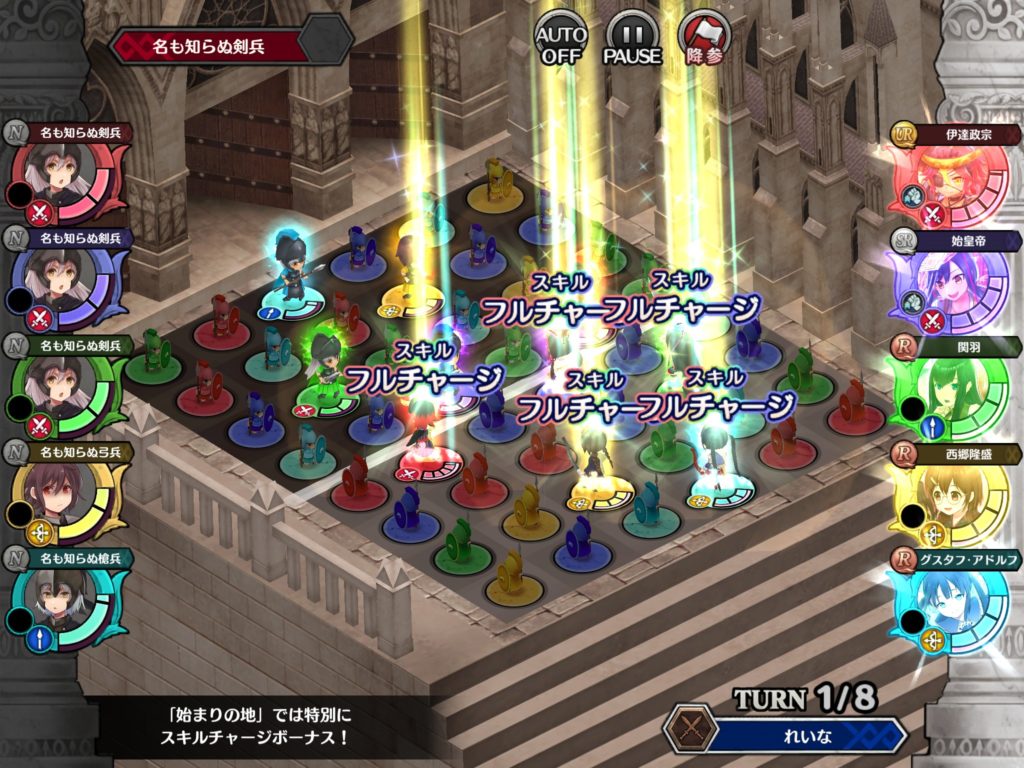Surrender using the 降参 flag button

(x=705, y=38)
